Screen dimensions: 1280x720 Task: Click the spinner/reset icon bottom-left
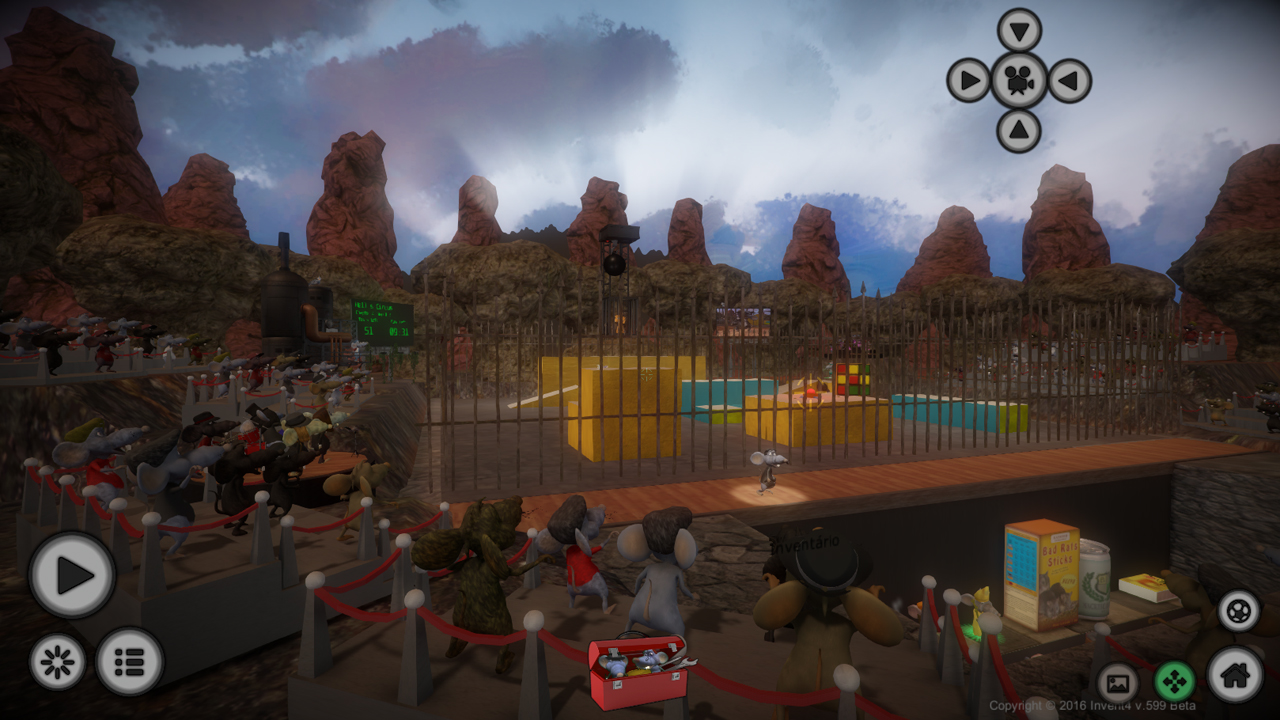click(x=60, y=660)
